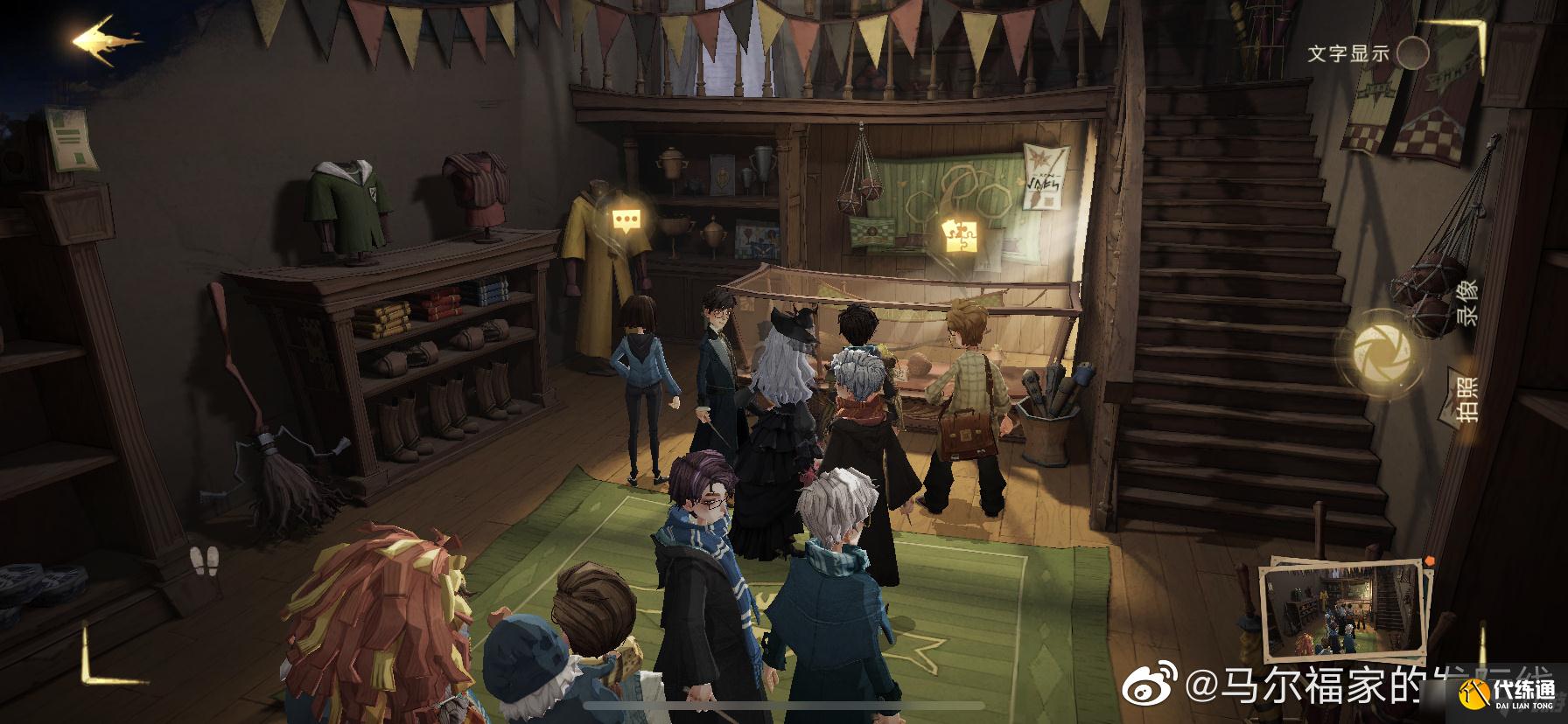This screenshot has width=1568, height=724.
Task: Tap the footprints movement marker
Action: coord(206,558)
